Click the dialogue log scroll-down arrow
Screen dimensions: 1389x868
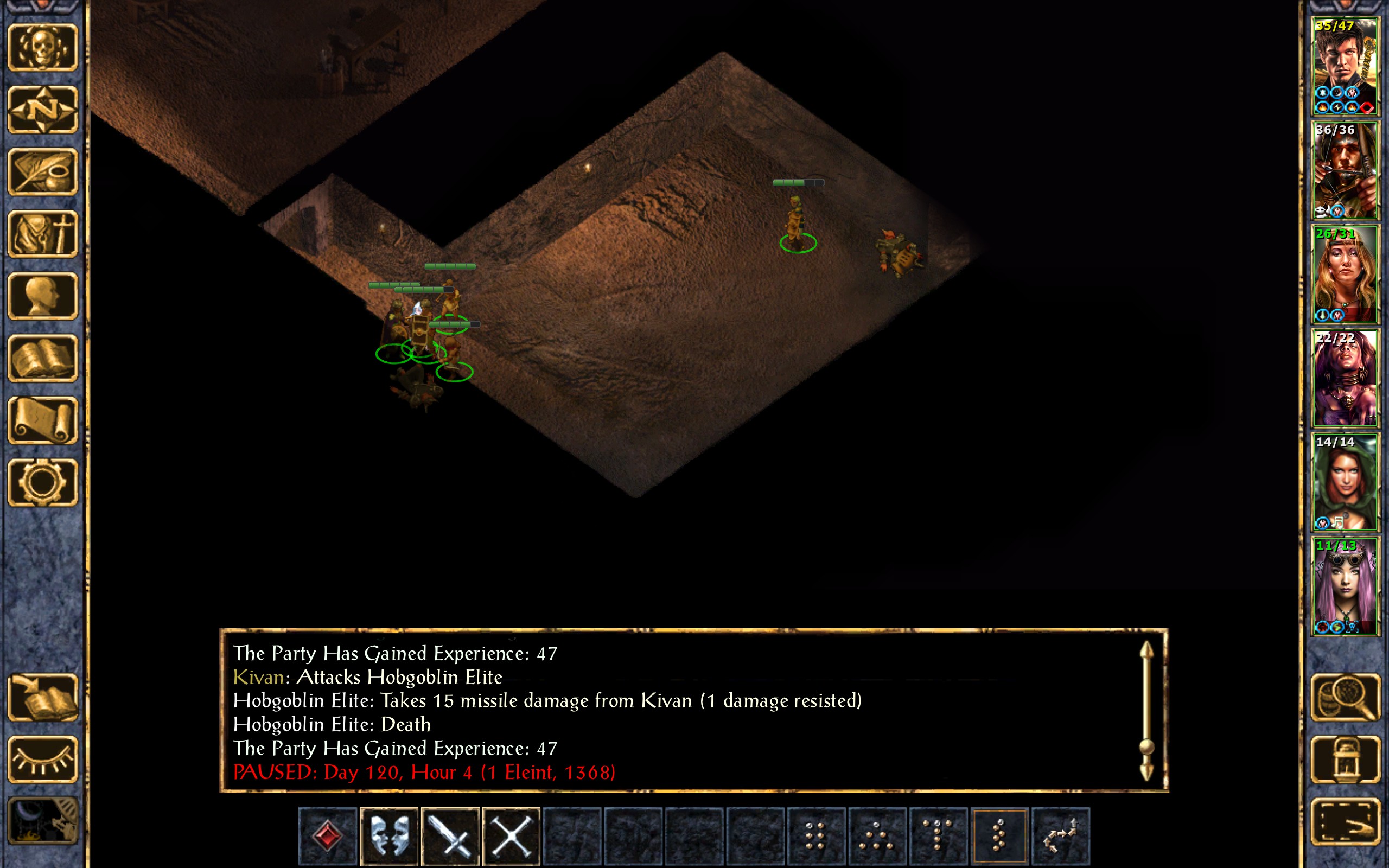coord(1146,772)
